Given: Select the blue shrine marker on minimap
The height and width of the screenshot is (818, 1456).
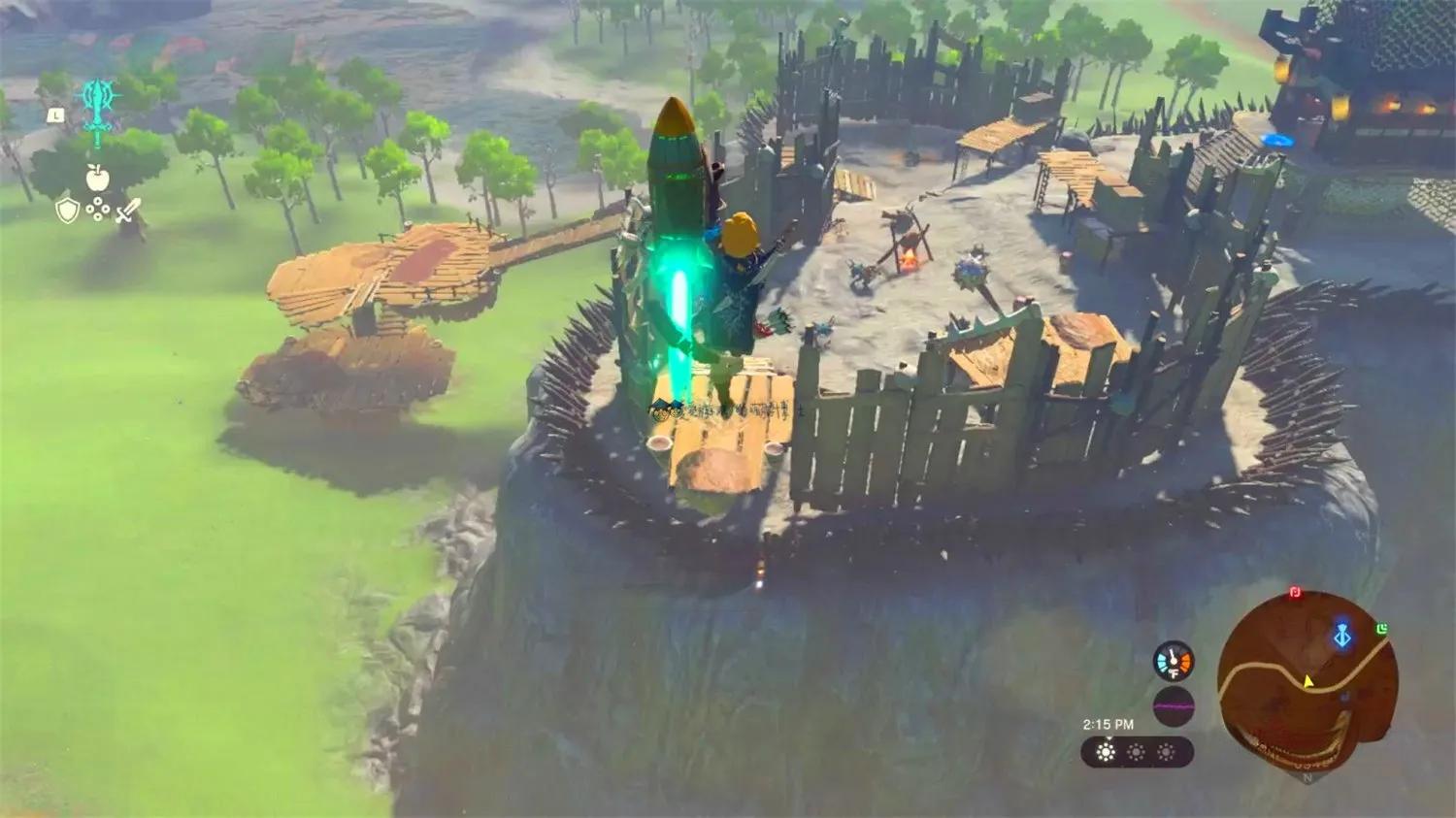Looking at the screenshot, I should (1342, 637).
